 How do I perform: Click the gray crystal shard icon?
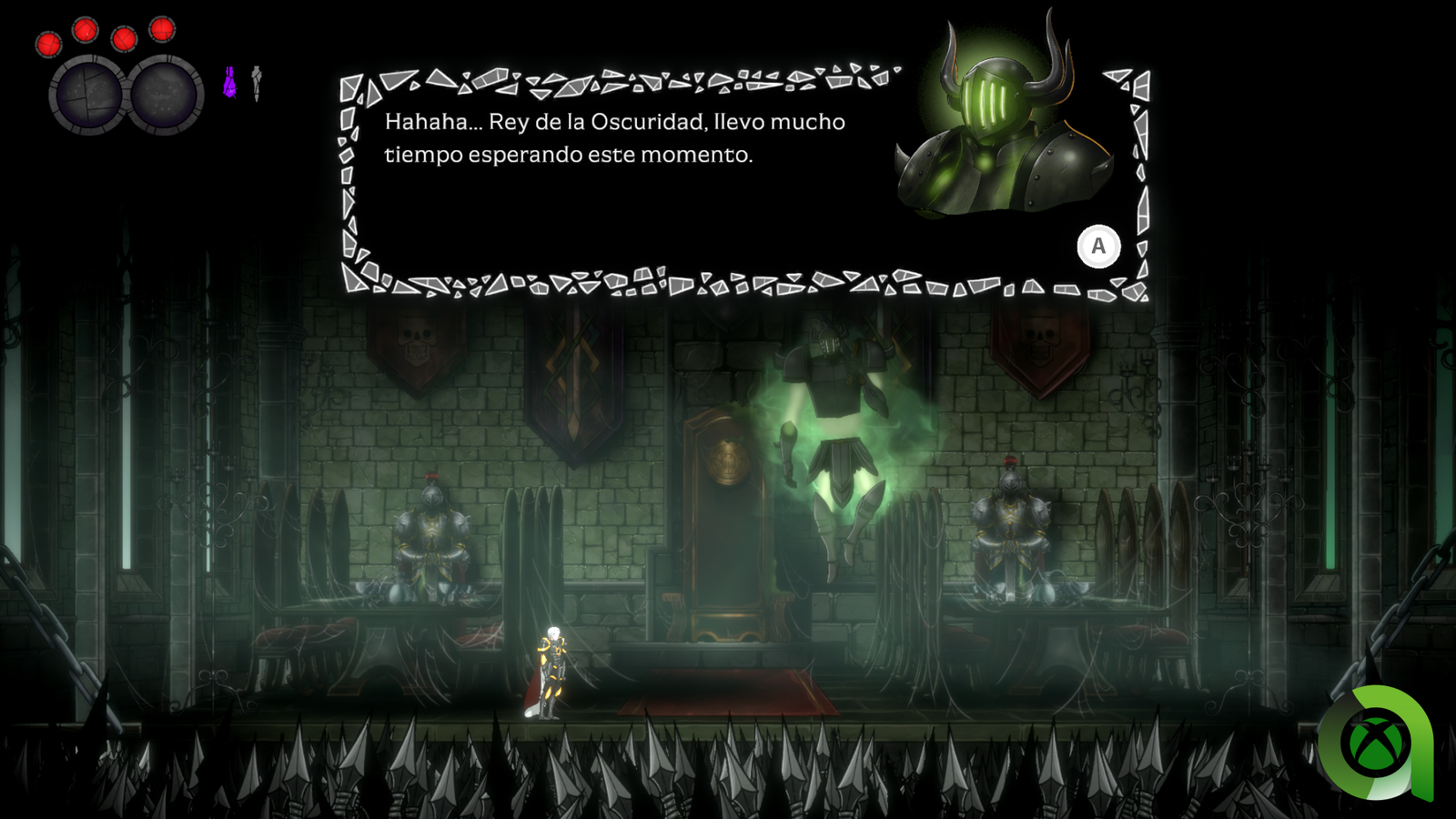[257, 83]
